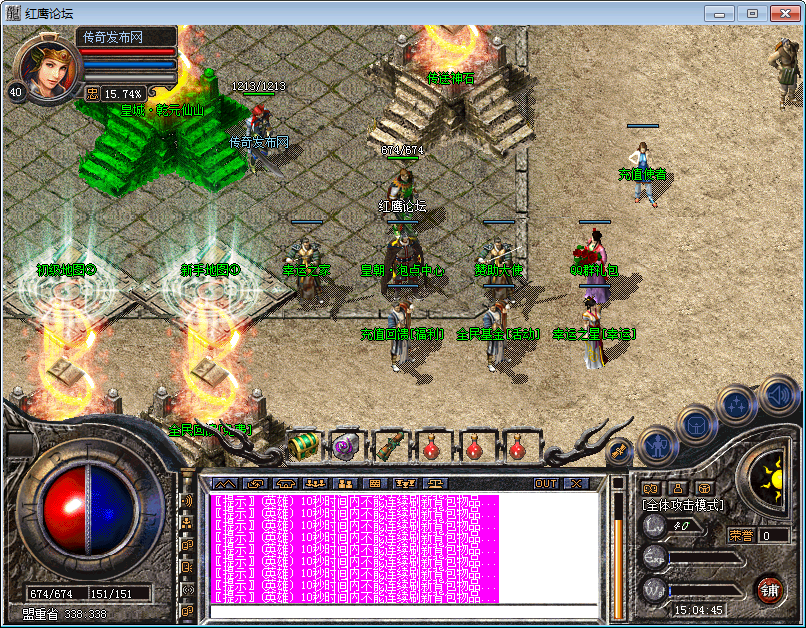
Task: Click the 忠 loyalty badge under portrait
Action: point(92,94)
